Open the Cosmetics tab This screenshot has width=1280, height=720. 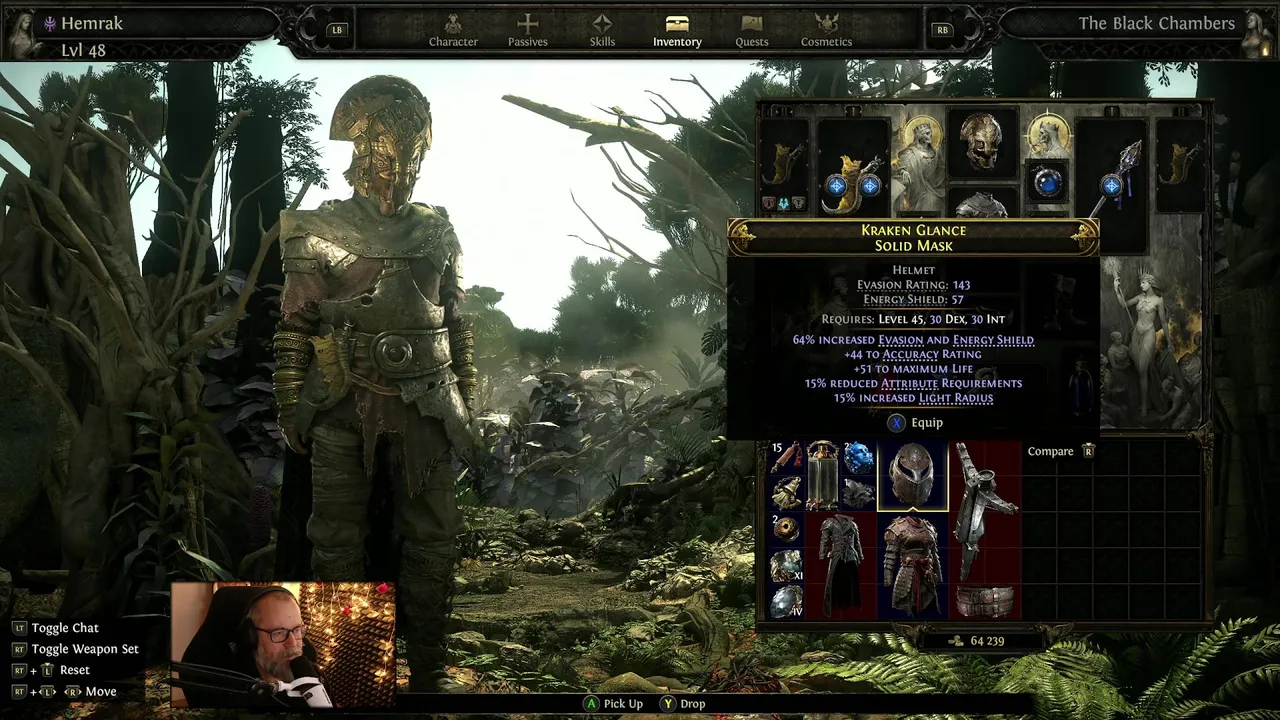click(x=826, y=29)
